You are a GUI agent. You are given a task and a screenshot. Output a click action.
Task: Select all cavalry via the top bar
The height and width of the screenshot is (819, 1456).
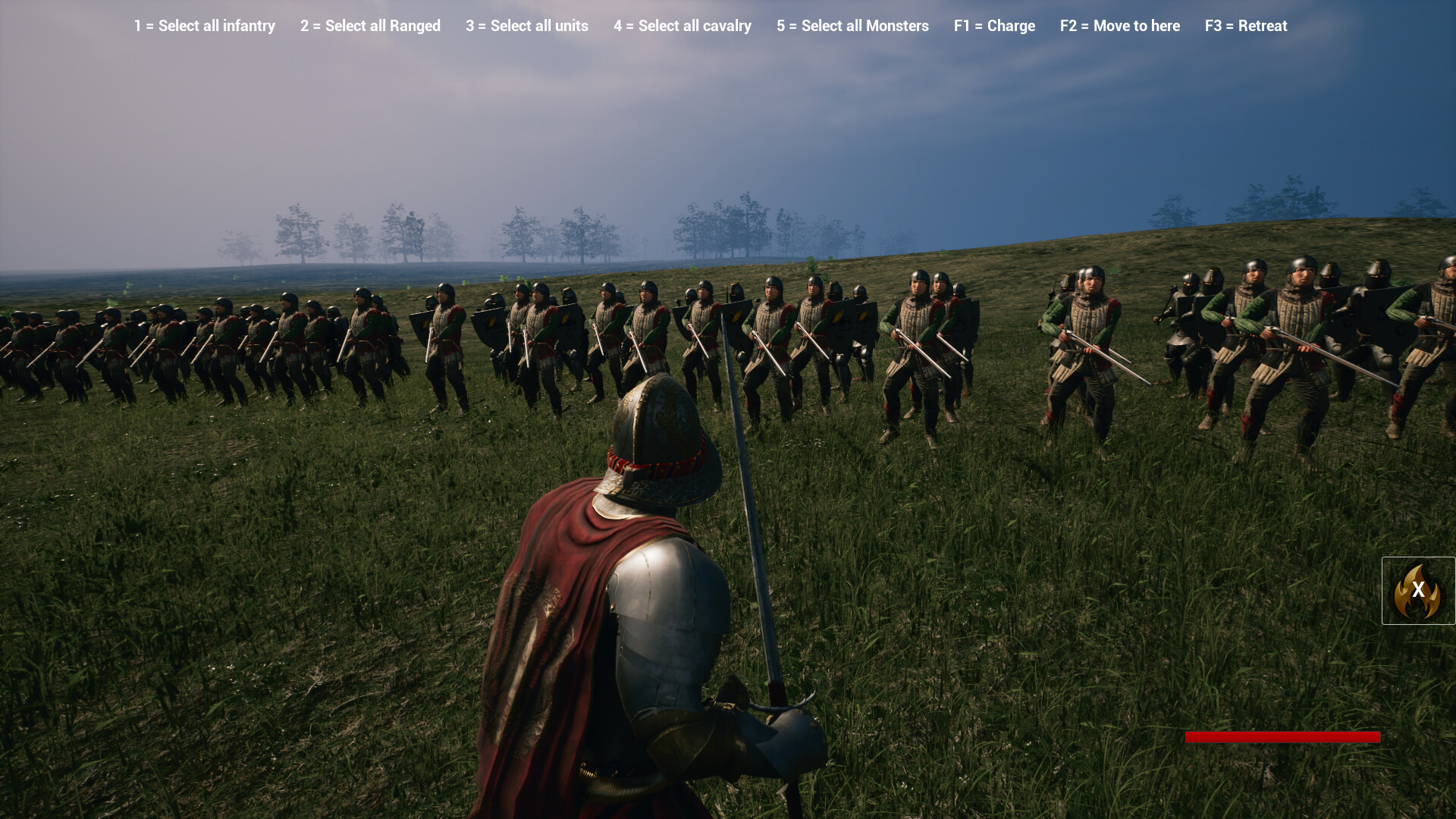pos(682,26)
